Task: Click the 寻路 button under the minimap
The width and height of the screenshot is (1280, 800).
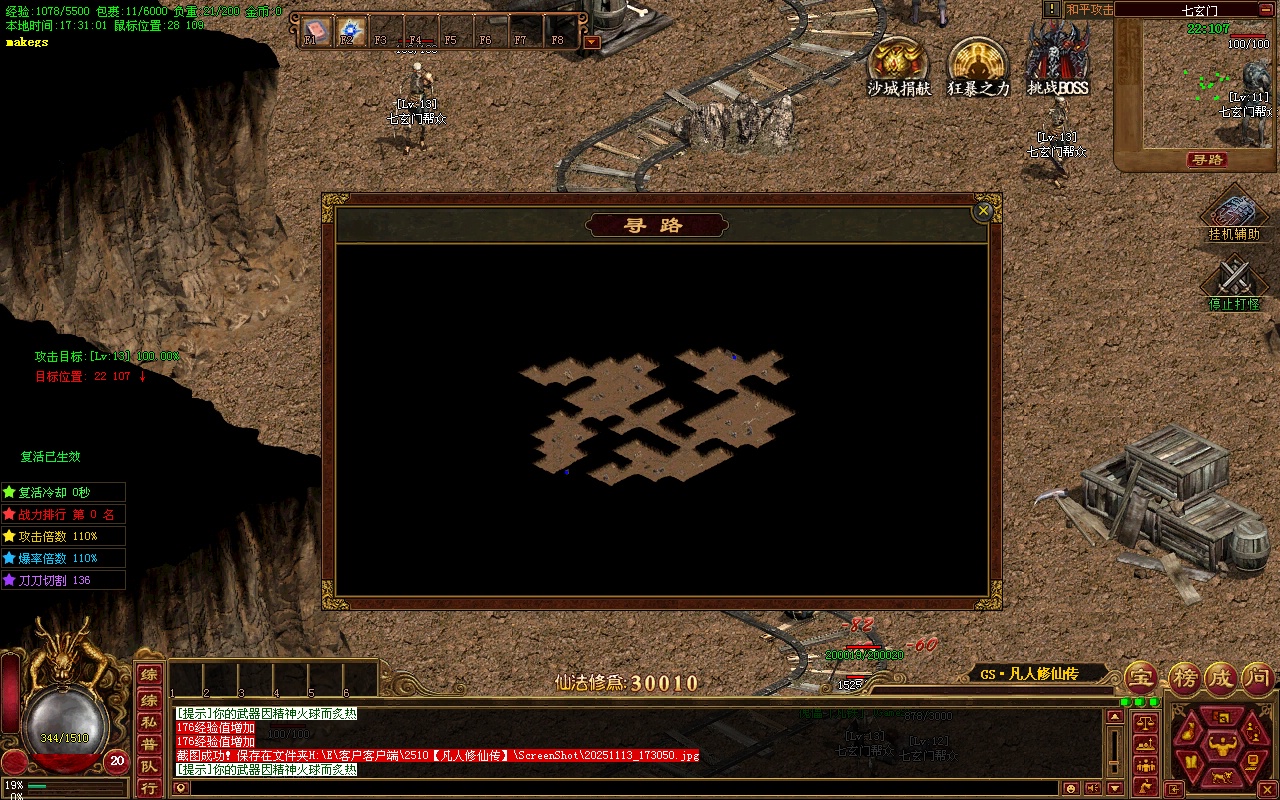Action: [1207, 160]
